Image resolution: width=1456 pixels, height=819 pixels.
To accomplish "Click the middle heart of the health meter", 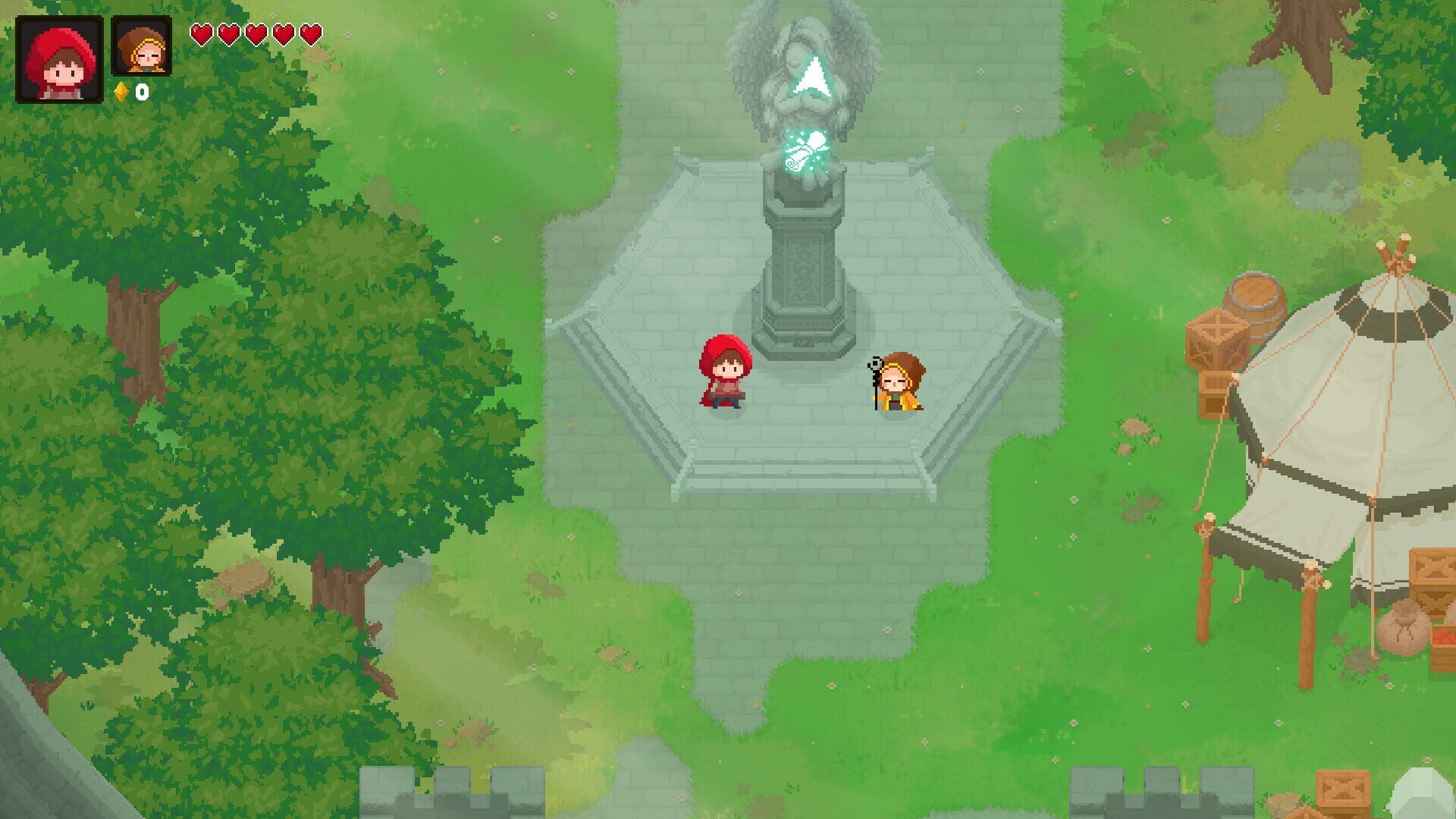I will click(256, 34).
